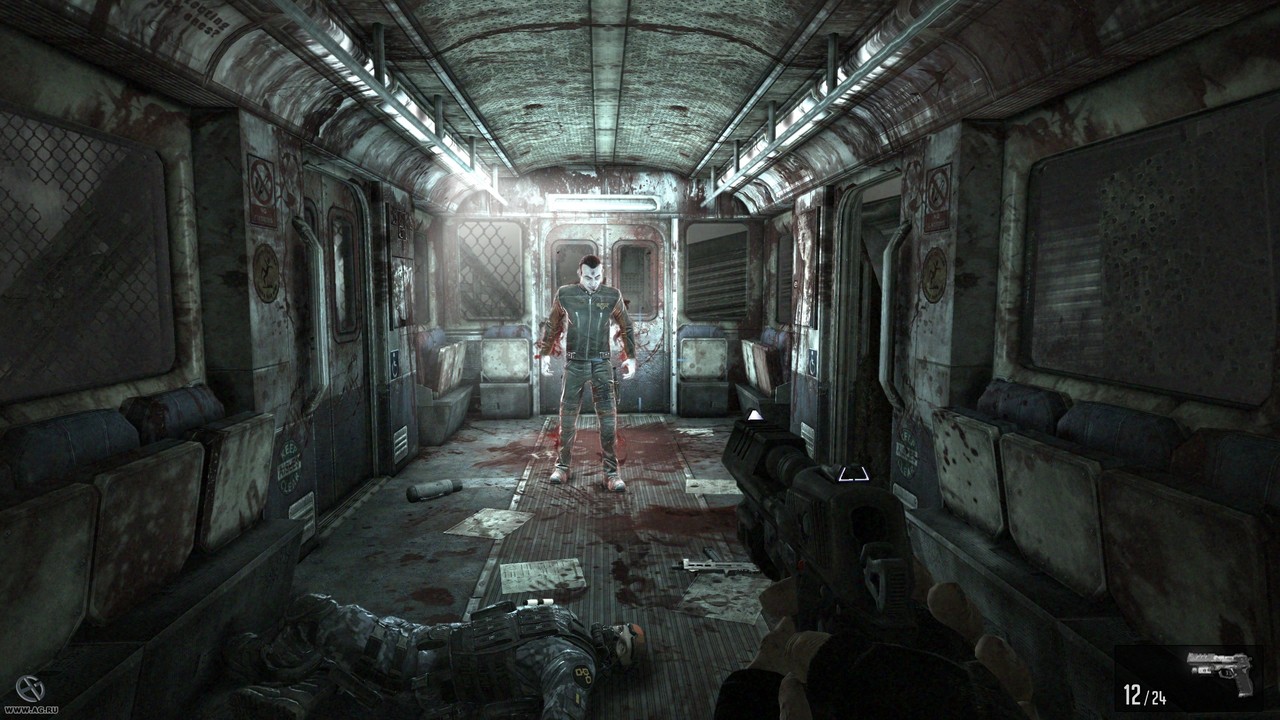Click the www.ag.ru text link
The width and height of the screenshot is (1280, 720).
click(x=32, y=710)
